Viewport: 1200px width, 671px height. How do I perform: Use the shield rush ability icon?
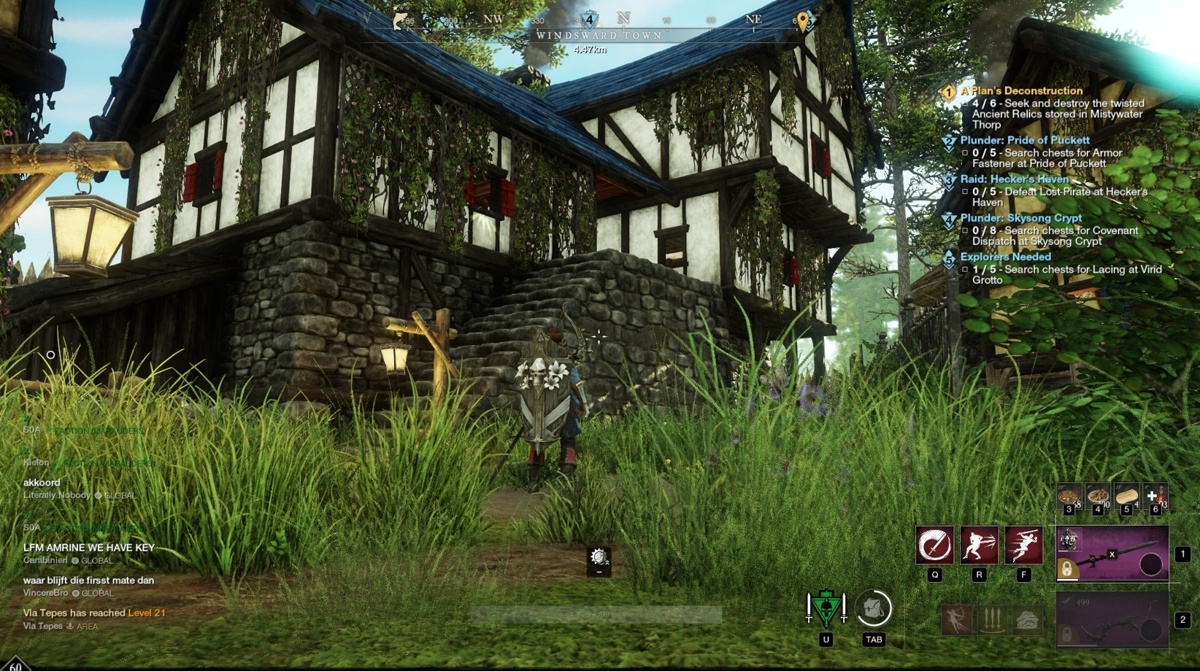tap(979, 546)
